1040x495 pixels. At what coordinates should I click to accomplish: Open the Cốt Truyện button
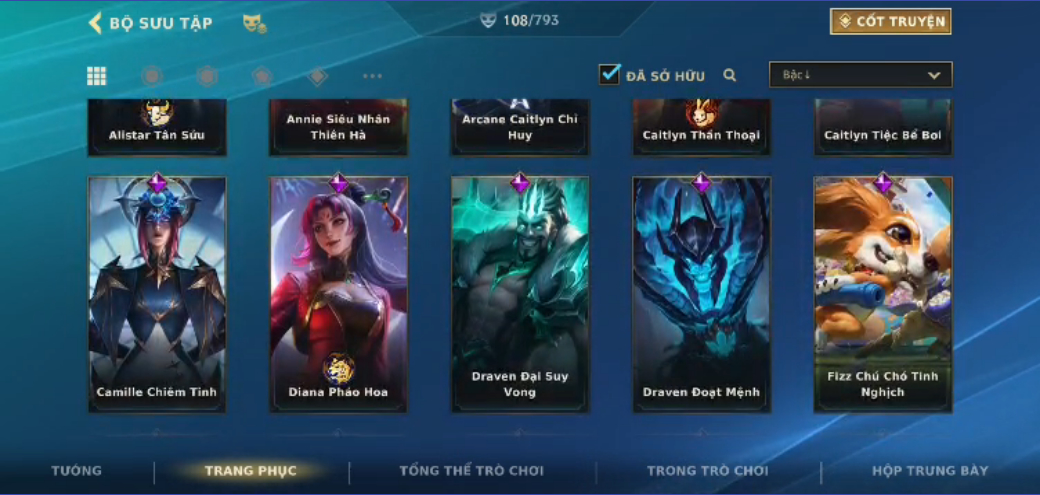(890, 22)
